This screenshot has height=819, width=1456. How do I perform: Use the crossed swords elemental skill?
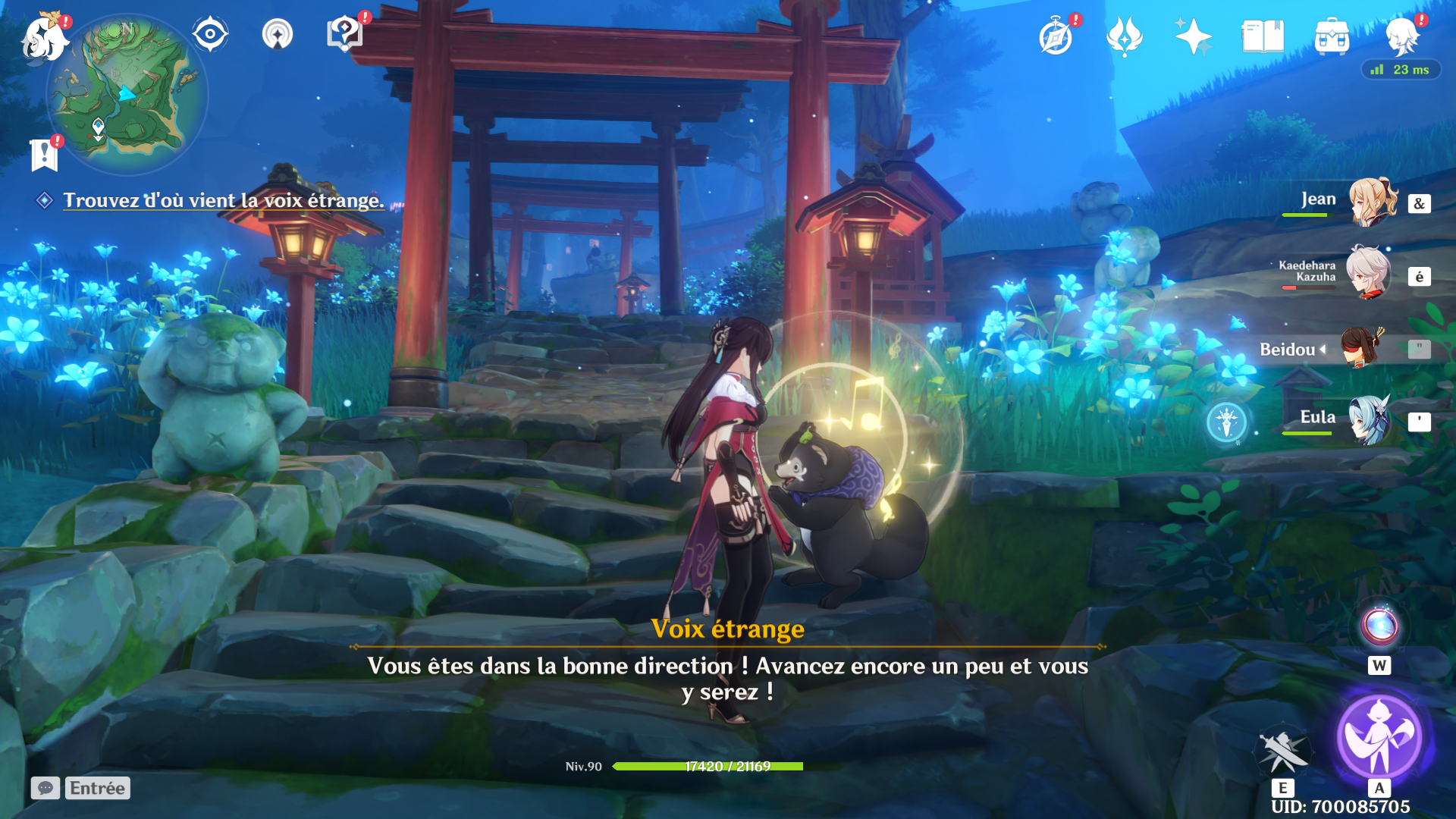pos(1282,751)
